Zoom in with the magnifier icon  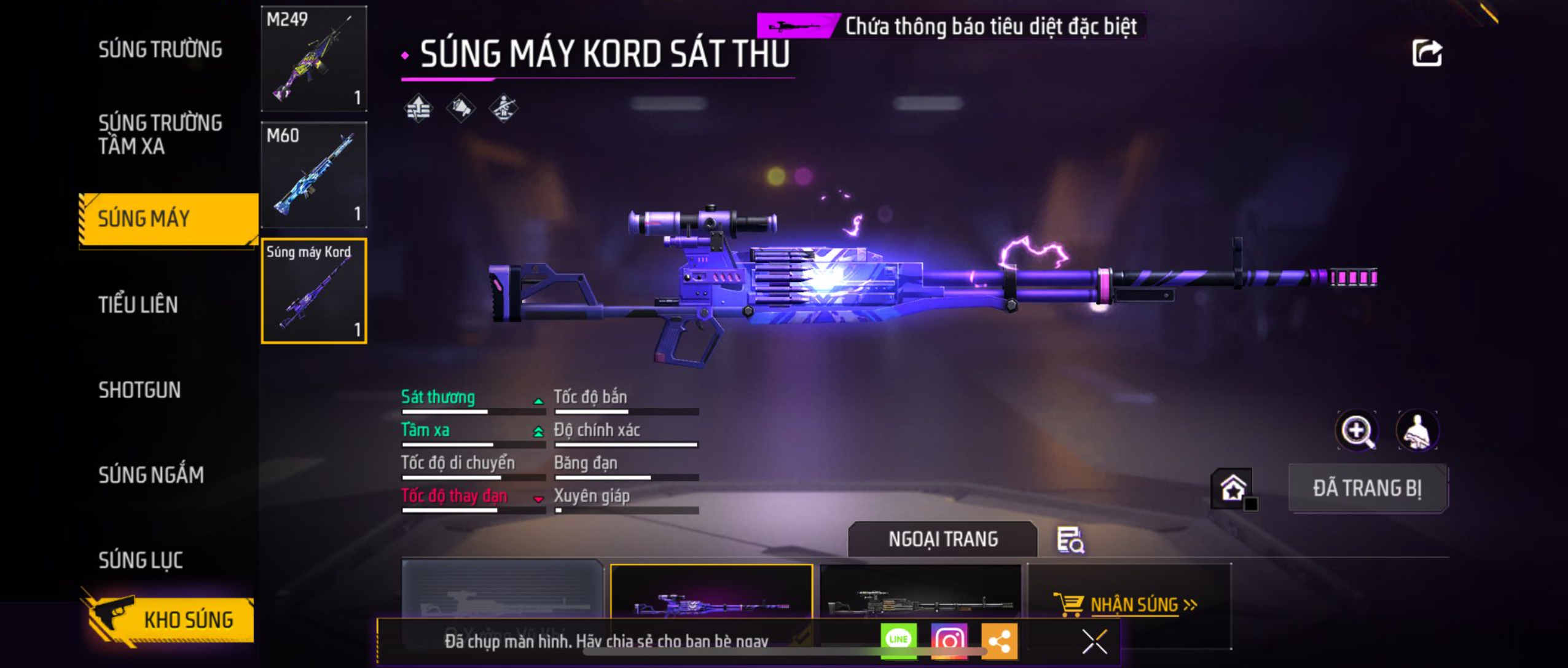pyautogui.click(x=1357, y=431)
